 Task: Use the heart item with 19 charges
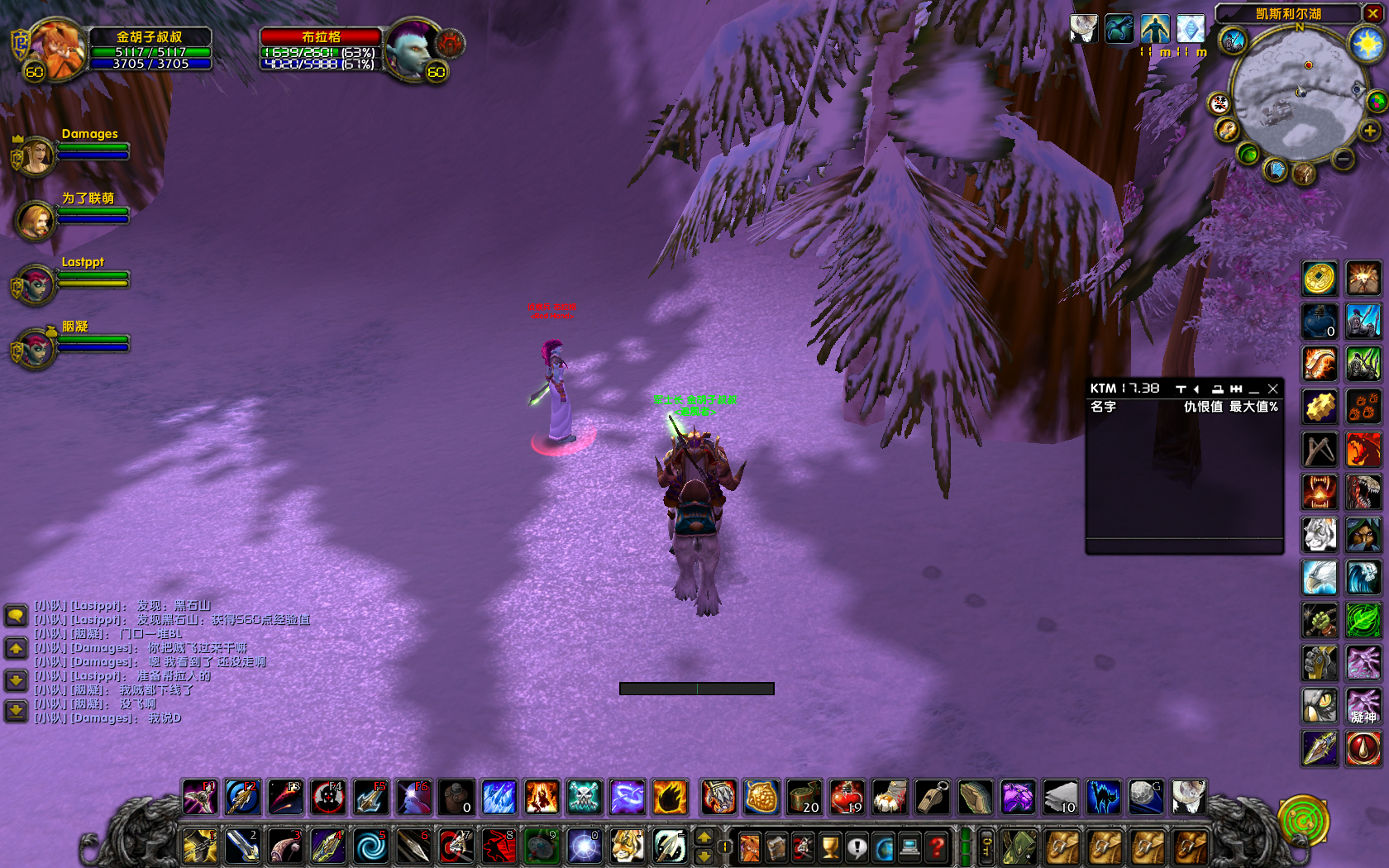847,798
